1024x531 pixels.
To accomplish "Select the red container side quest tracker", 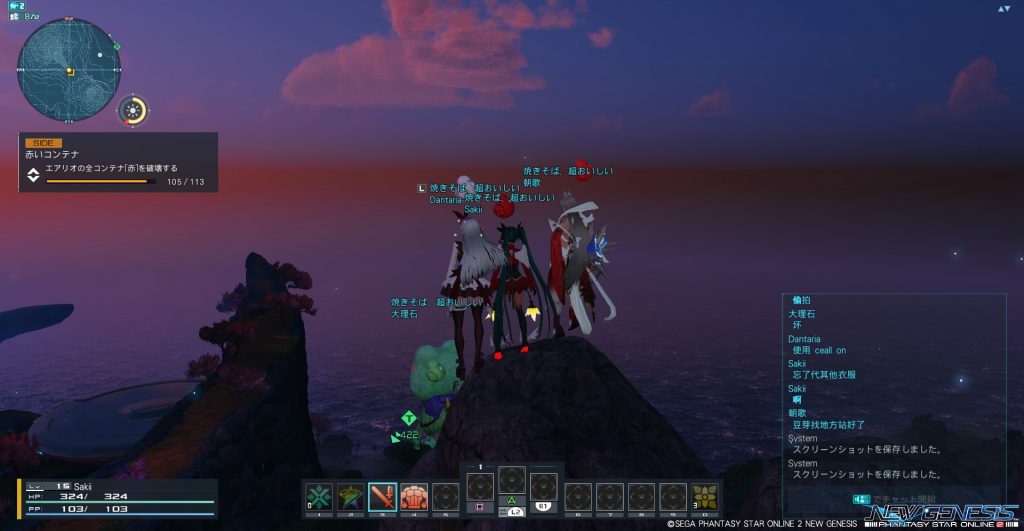I will (118, 162).
